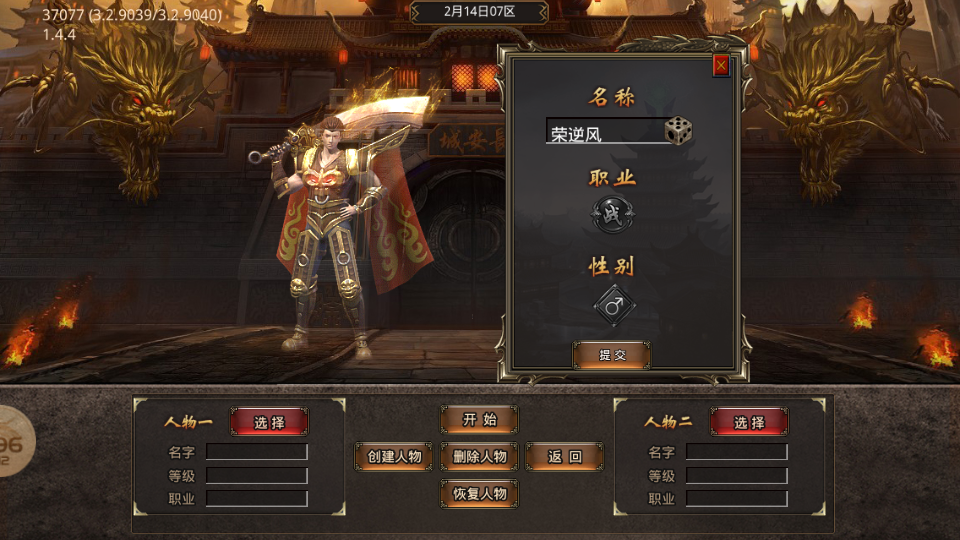Click the name input field

604,133
